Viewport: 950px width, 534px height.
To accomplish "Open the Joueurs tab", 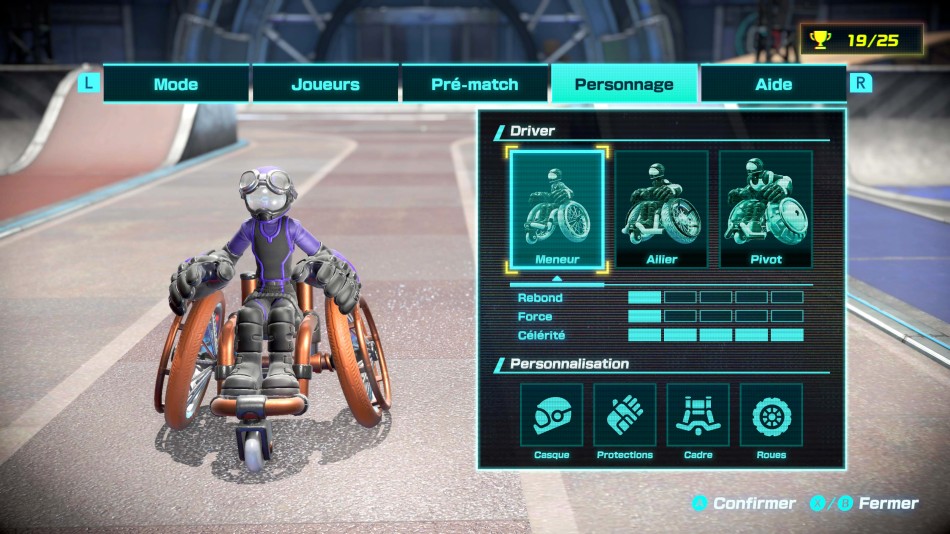I will (325, 84).
